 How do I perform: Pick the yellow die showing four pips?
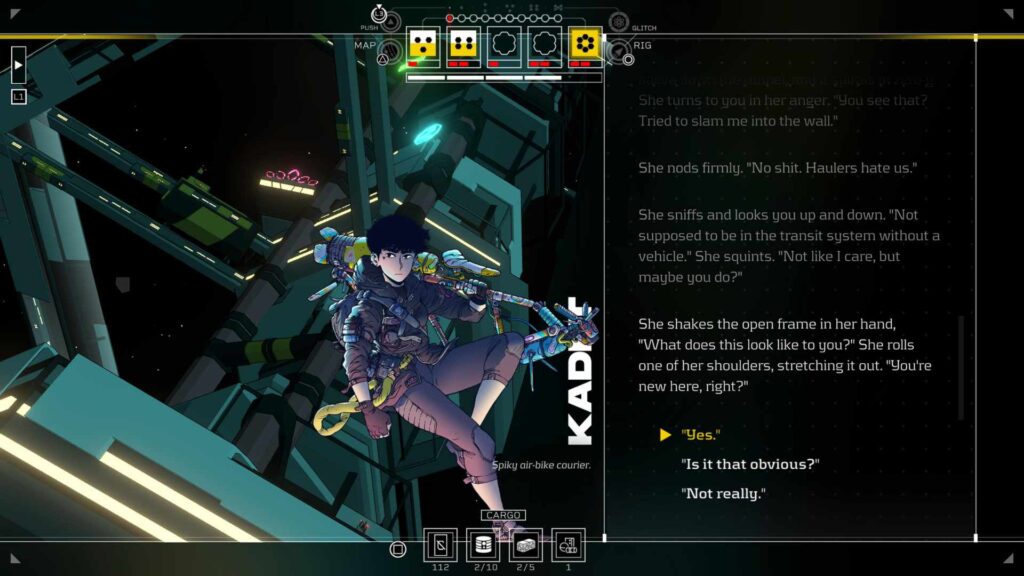(463, 44)
